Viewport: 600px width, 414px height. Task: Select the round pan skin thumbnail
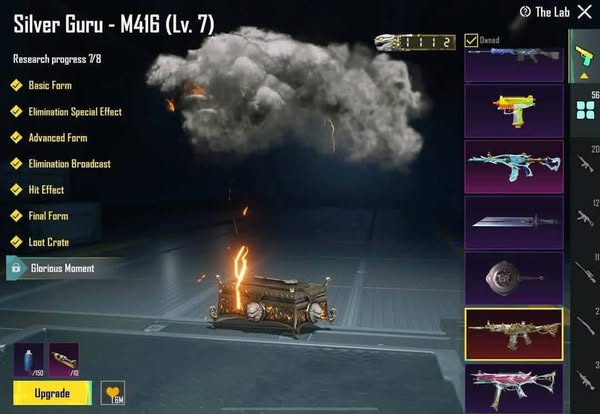coord(513,277)
